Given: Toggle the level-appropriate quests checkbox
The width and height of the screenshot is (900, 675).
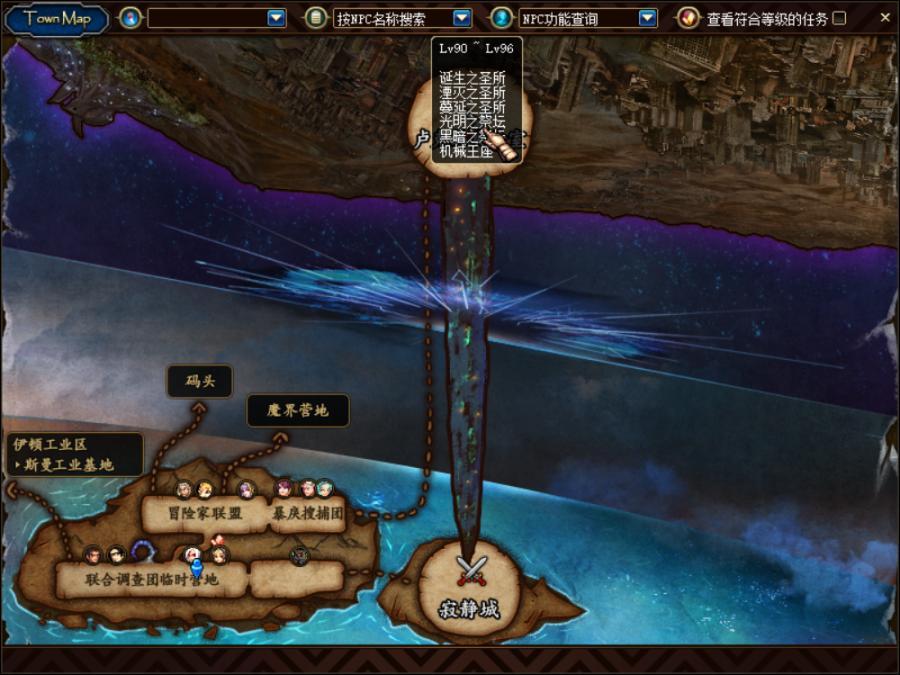Looking at the screenshot, I should [x=839, y=18].
